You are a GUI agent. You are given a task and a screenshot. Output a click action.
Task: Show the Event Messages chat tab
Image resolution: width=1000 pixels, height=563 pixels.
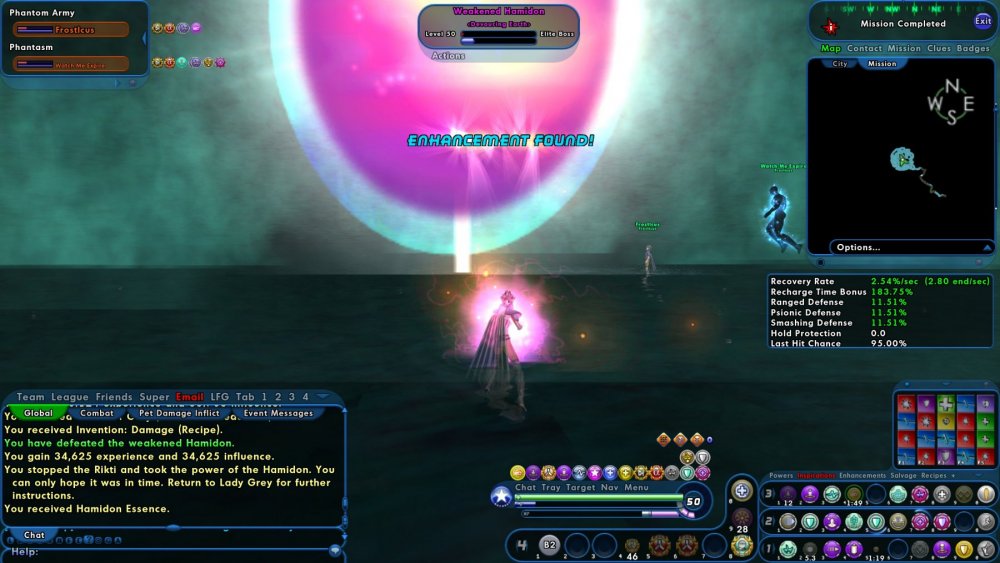[x=278, y=413]
